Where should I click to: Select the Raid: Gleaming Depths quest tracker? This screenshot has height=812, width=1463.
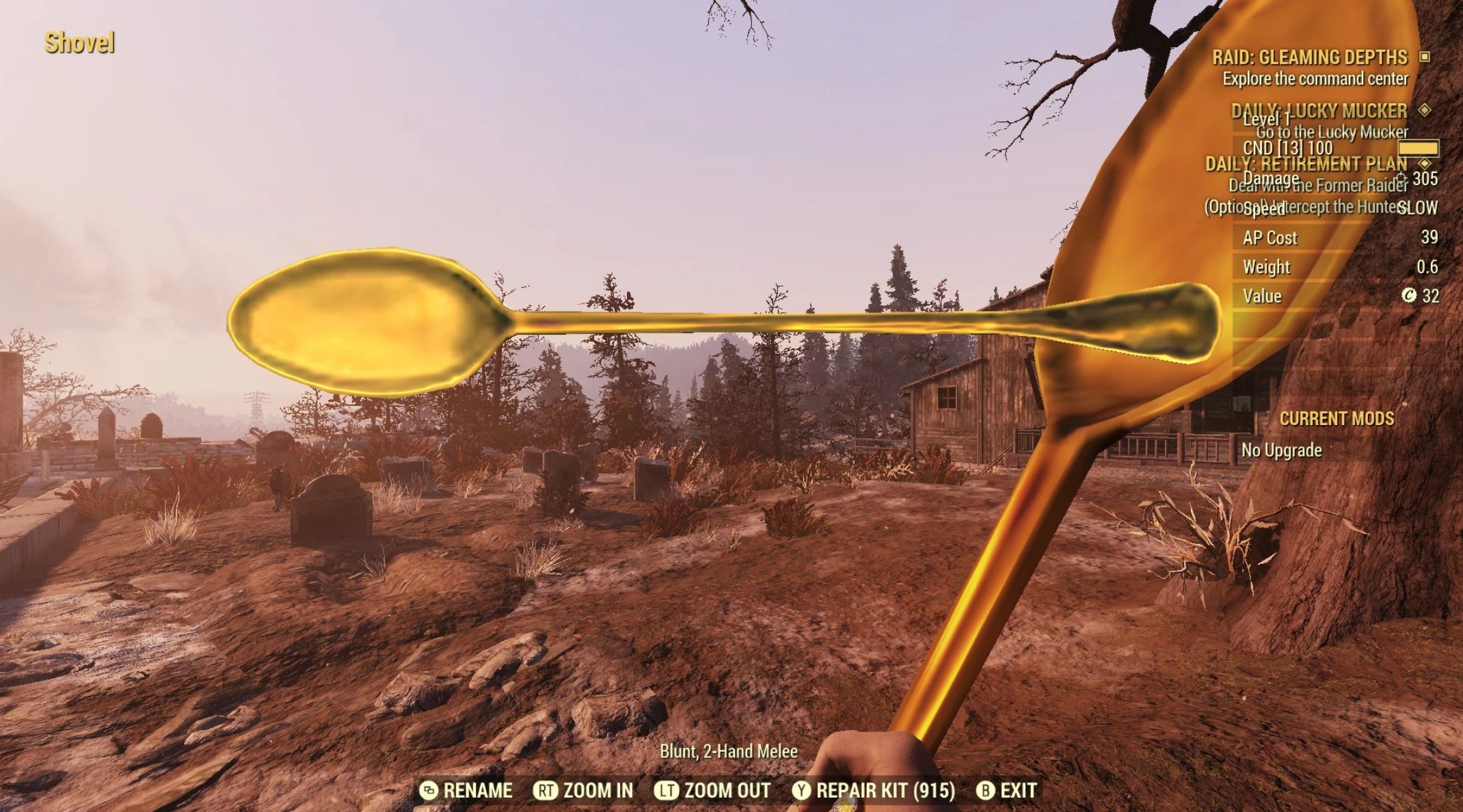pos(1309,57)
